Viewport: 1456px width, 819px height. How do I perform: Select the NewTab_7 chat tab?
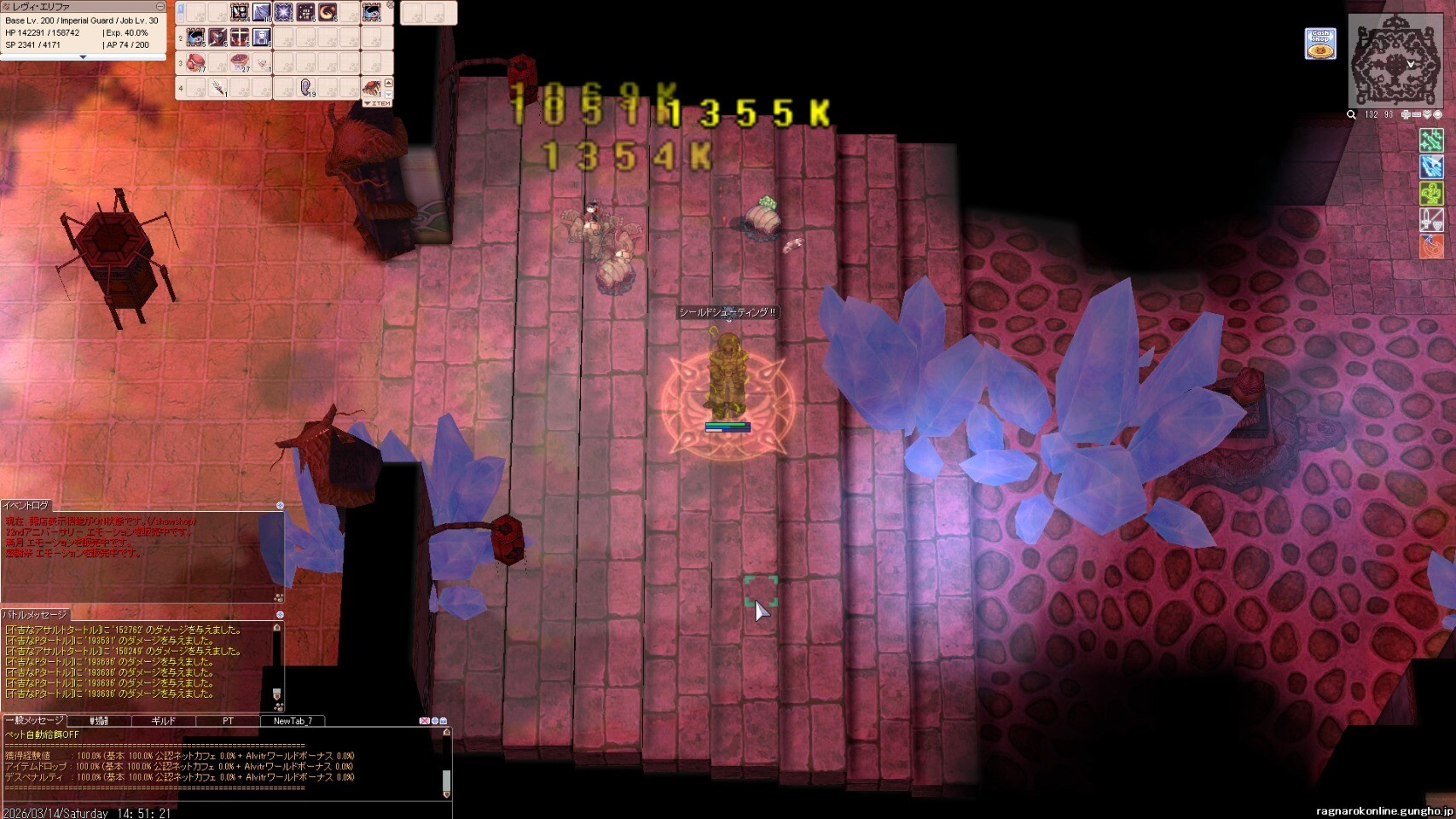[x=293, y=721]
